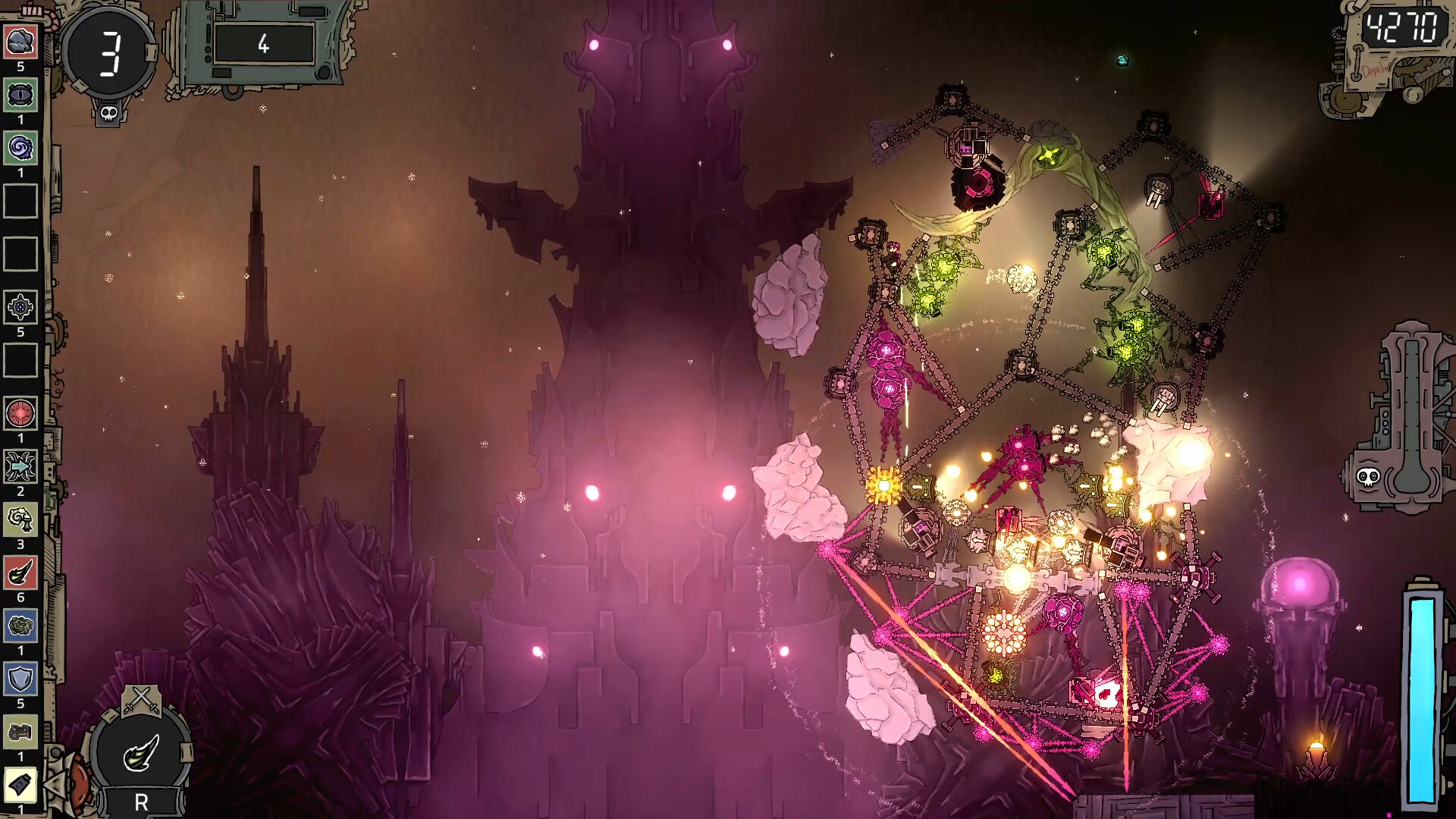The height and width of the screenshot is (819, 1456).
Task: Select the gray rock item slot
Action: [20, 42]
